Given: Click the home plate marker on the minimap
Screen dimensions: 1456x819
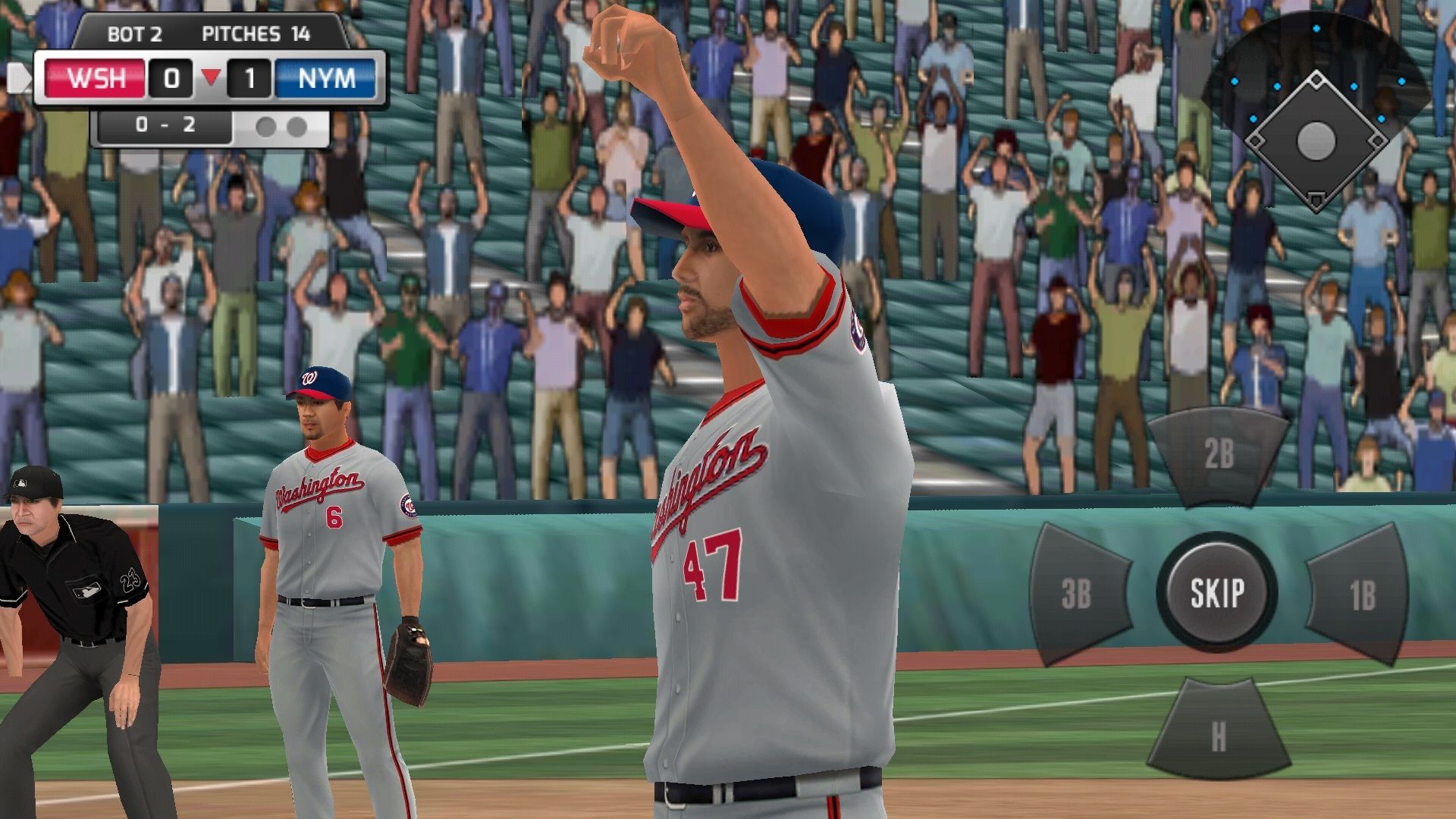Looking at the screenshot, I should 1316,199.
